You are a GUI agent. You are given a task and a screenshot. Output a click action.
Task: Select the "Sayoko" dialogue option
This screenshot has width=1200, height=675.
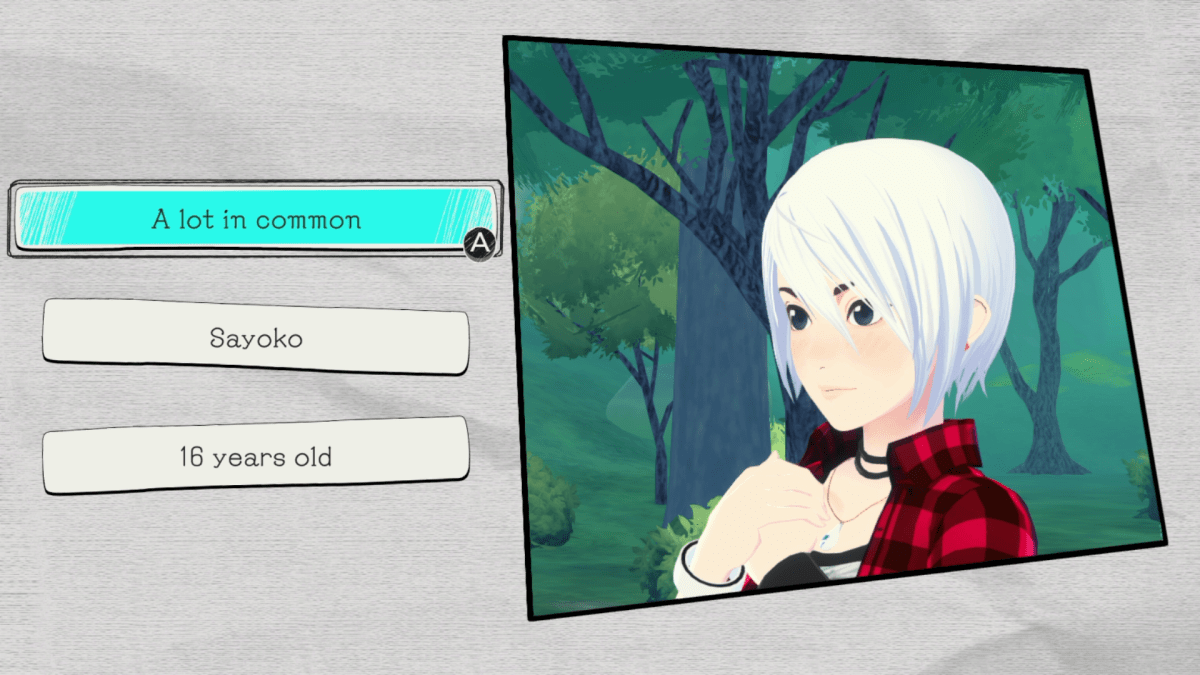tap(256, 338)
